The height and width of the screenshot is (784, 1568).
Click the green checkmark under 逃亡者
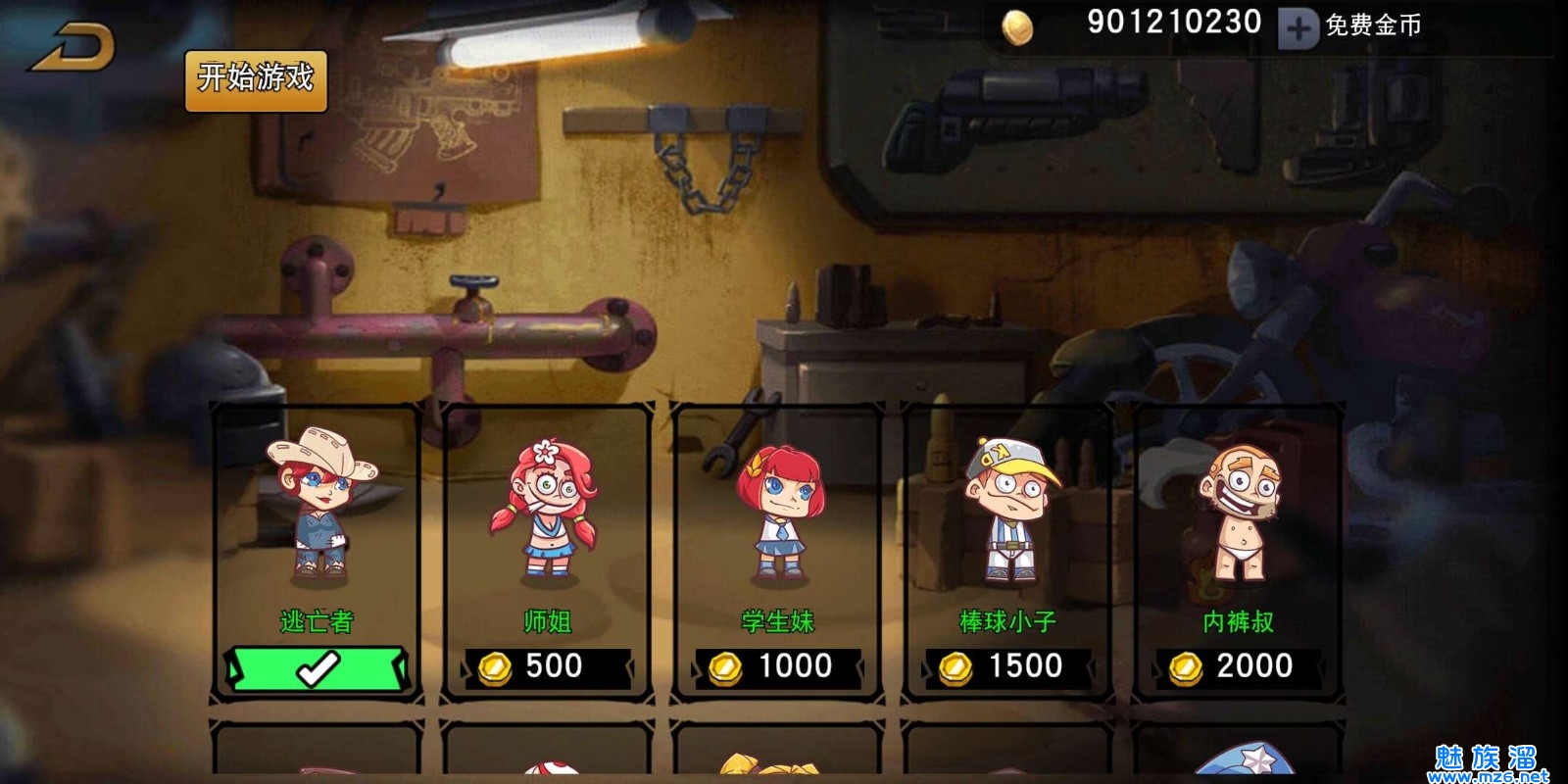coord(318,669)
